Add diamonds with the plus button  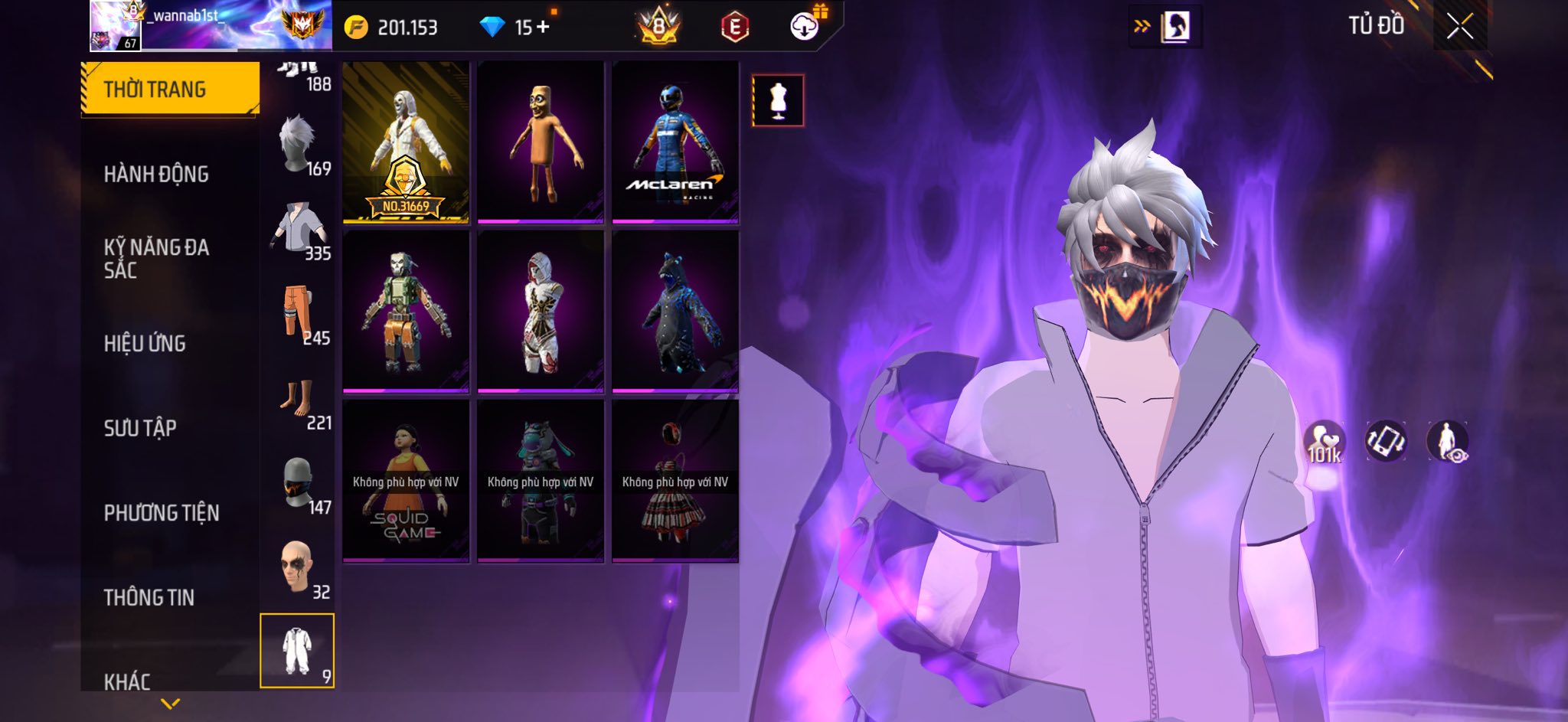[543, 28]
